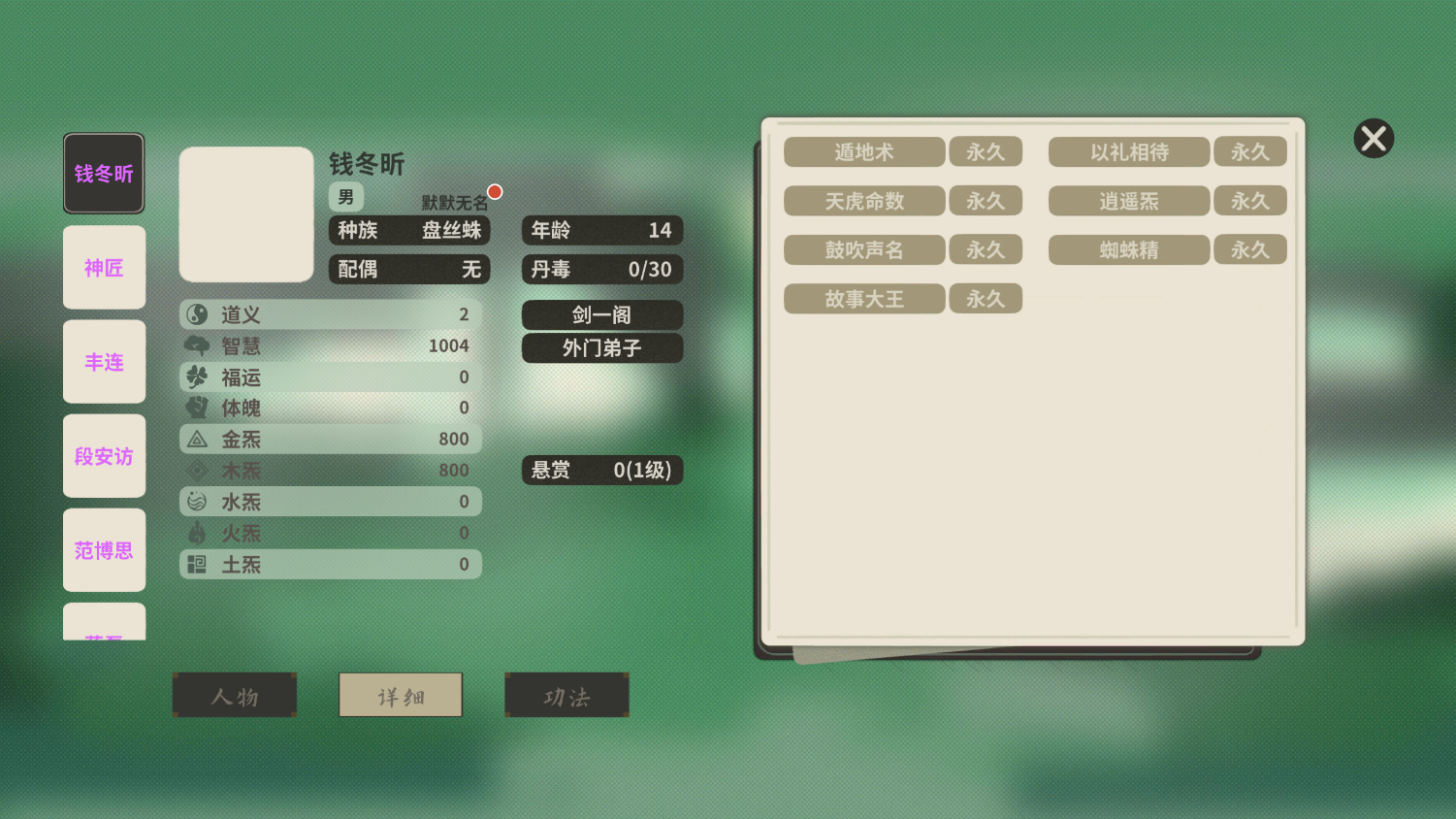Click the 剑一阁 sect button
Image resolution: width=1456 pixels, height=819 pixels.
pyautogui.click(x=601, y=314)
